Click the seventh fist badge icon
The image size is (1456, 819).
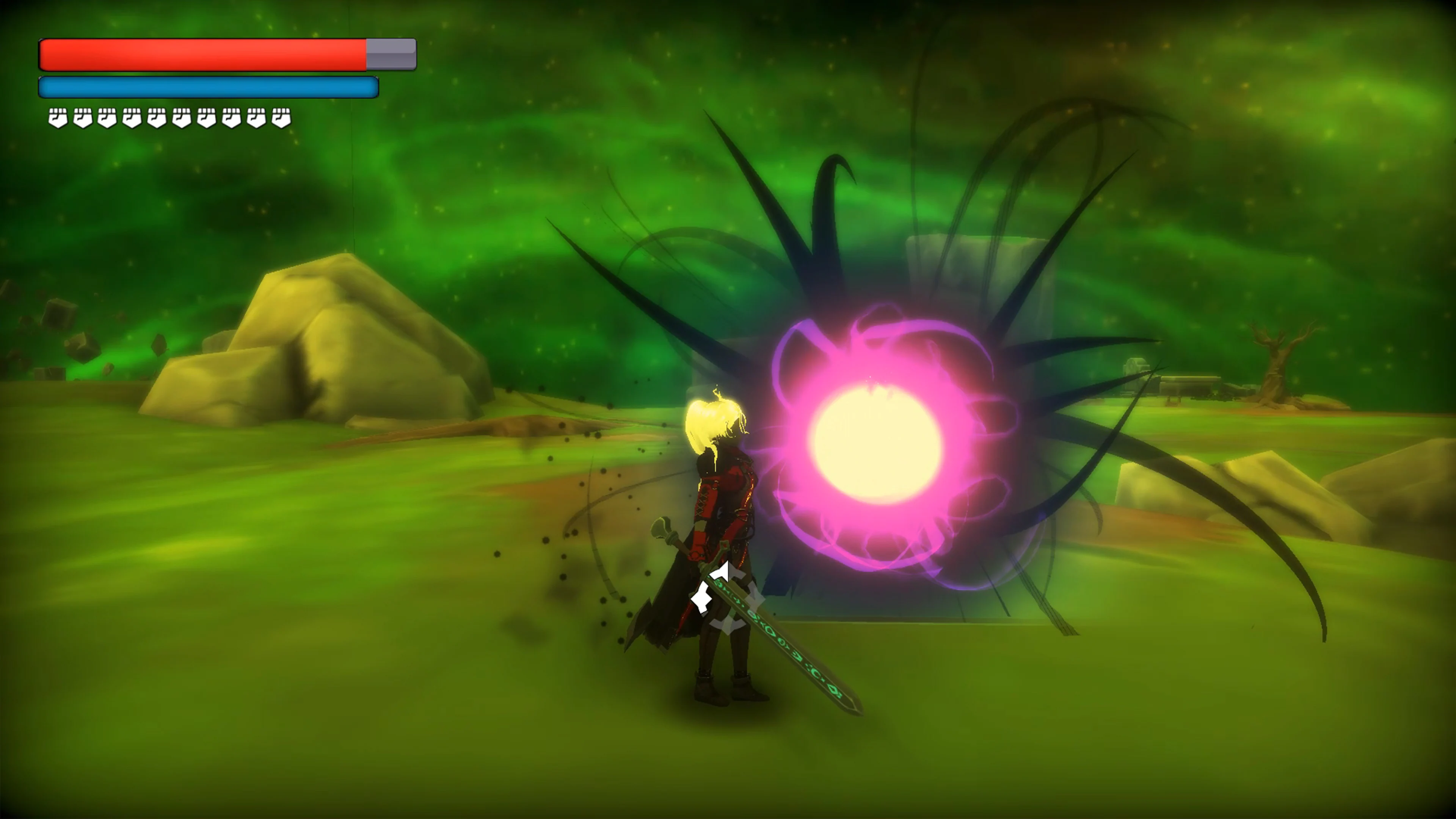206,118
